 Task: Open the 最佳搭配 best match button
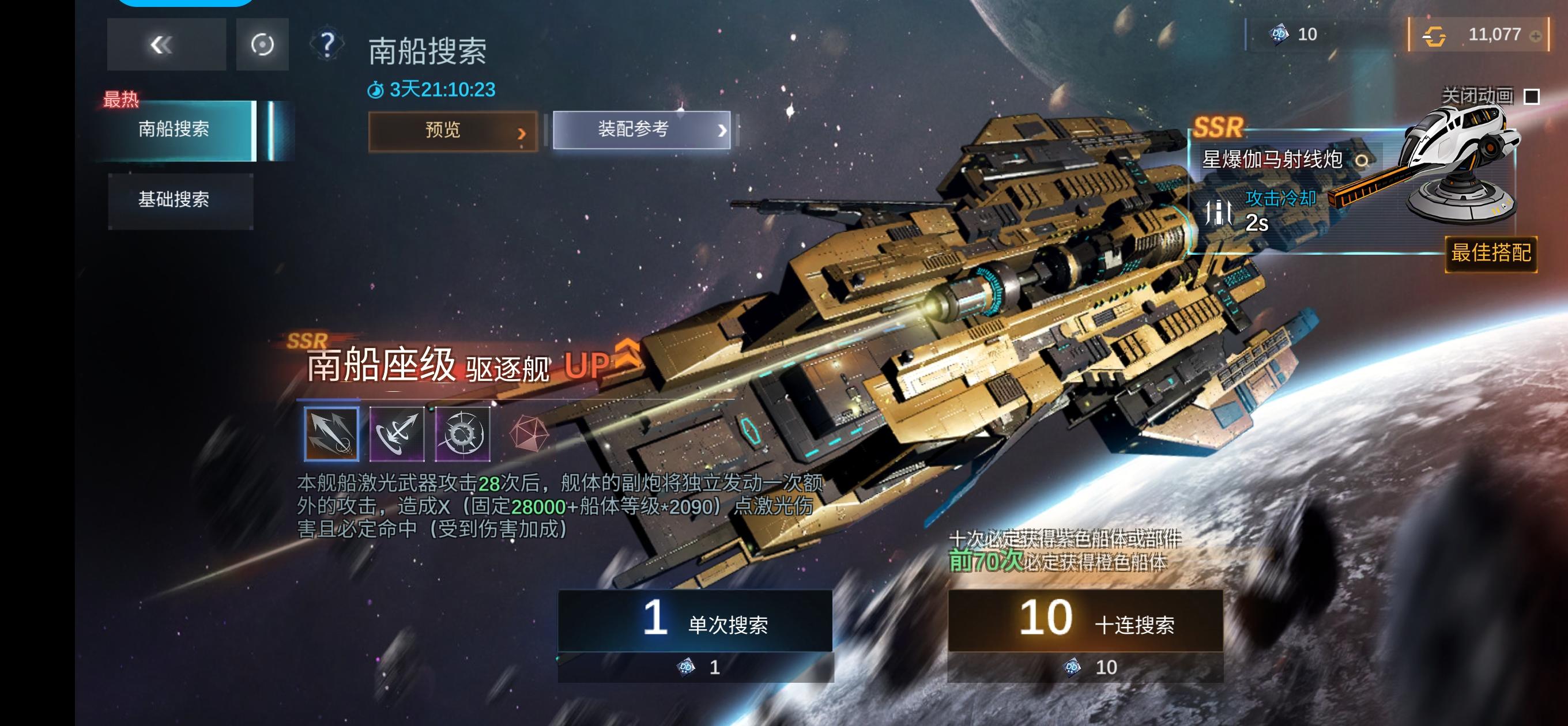(1490, 252)
